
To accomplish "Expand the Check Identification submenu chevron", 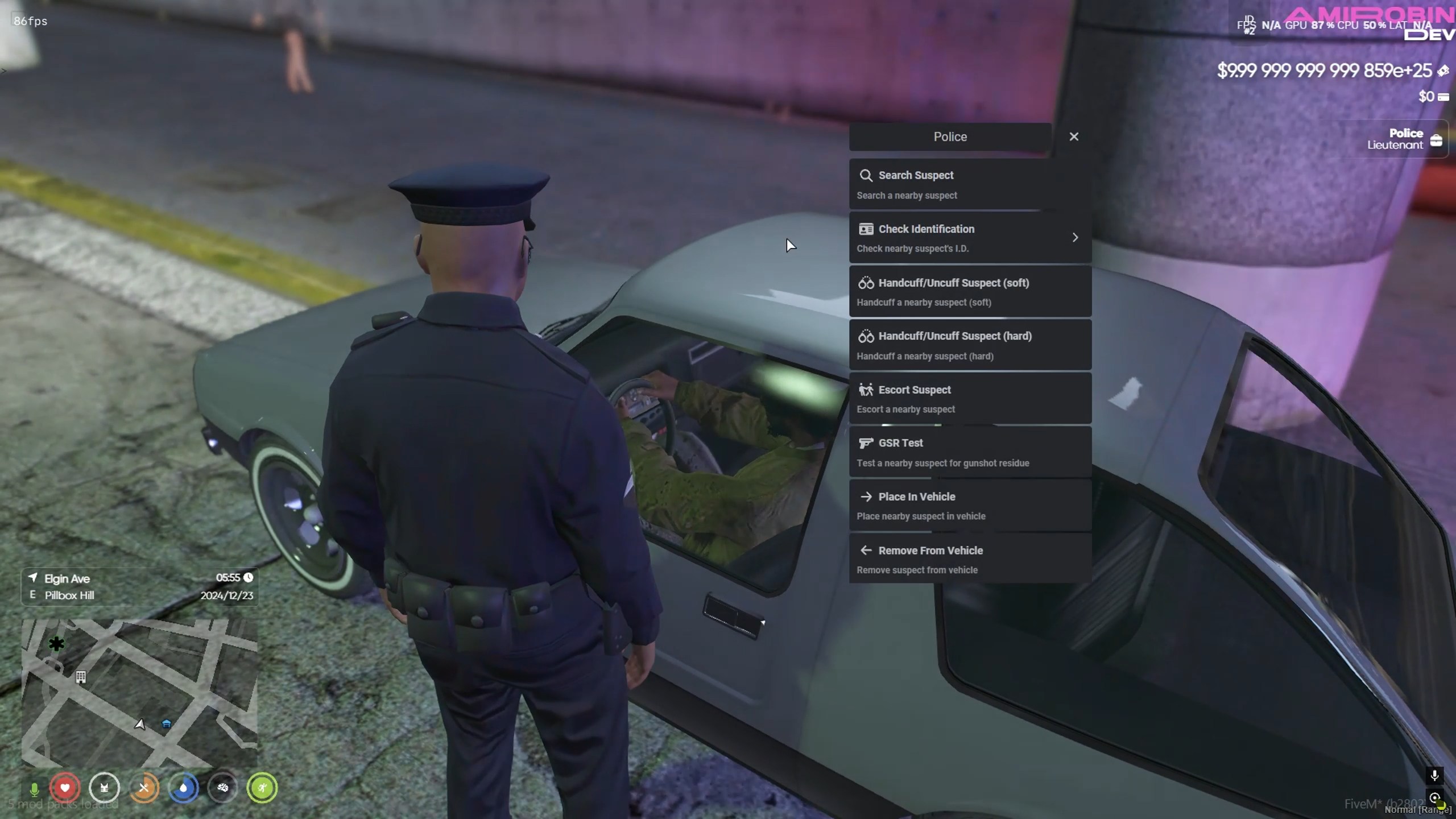I will (x=1075, y=237).
